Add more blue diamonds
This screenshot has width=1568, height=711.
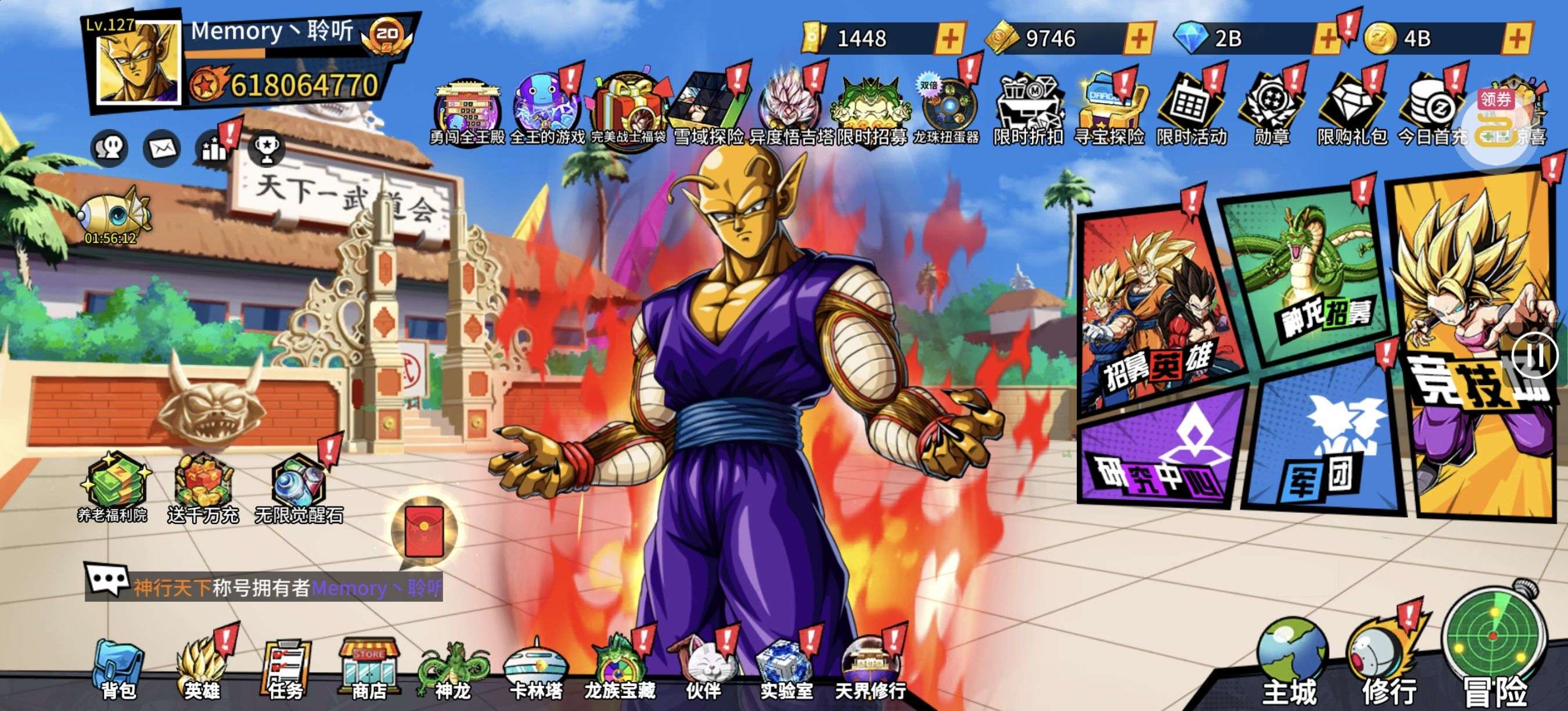tap(1328, 39)
